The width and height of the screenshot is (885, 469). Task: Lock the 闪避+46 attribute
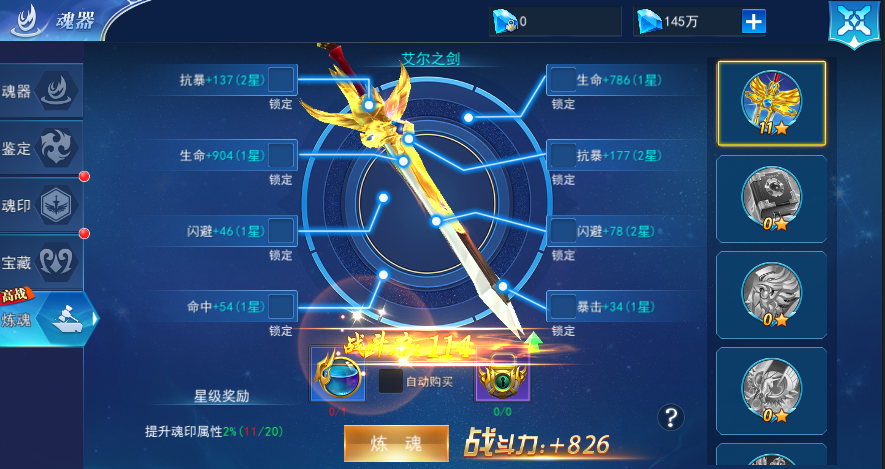coord(281,231)
